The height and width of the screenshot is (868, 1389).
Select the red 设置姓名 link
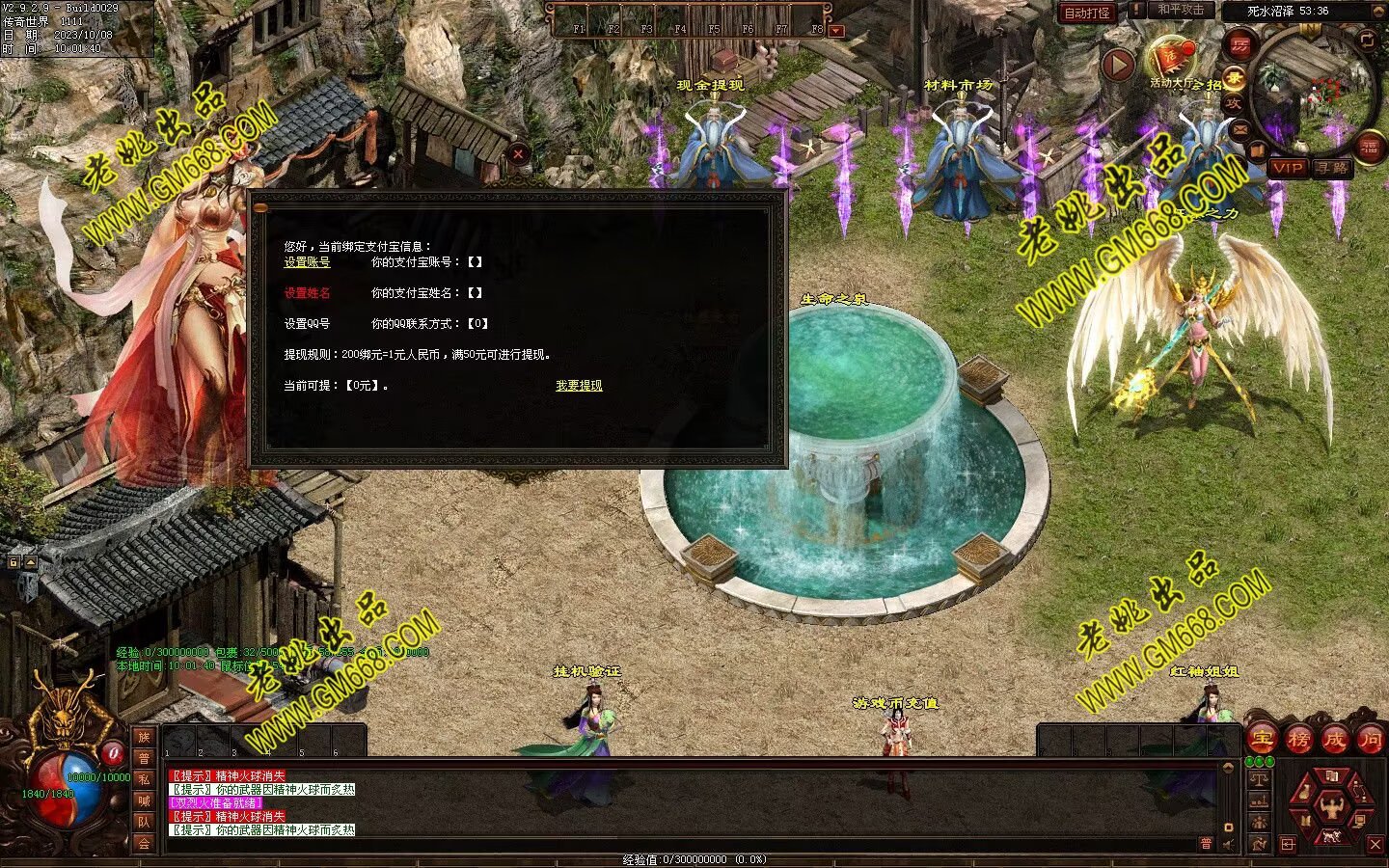coord(307,293)
